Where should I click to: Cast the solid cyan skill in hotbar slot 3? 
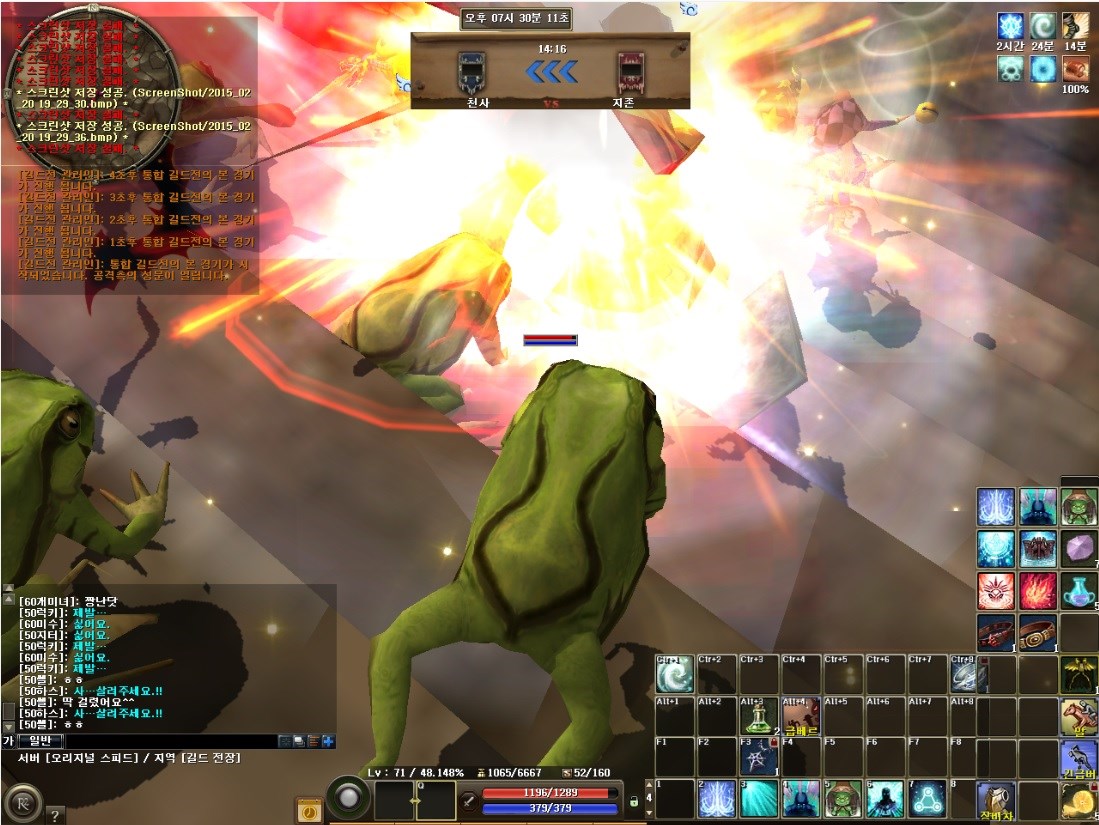point(759,799)
